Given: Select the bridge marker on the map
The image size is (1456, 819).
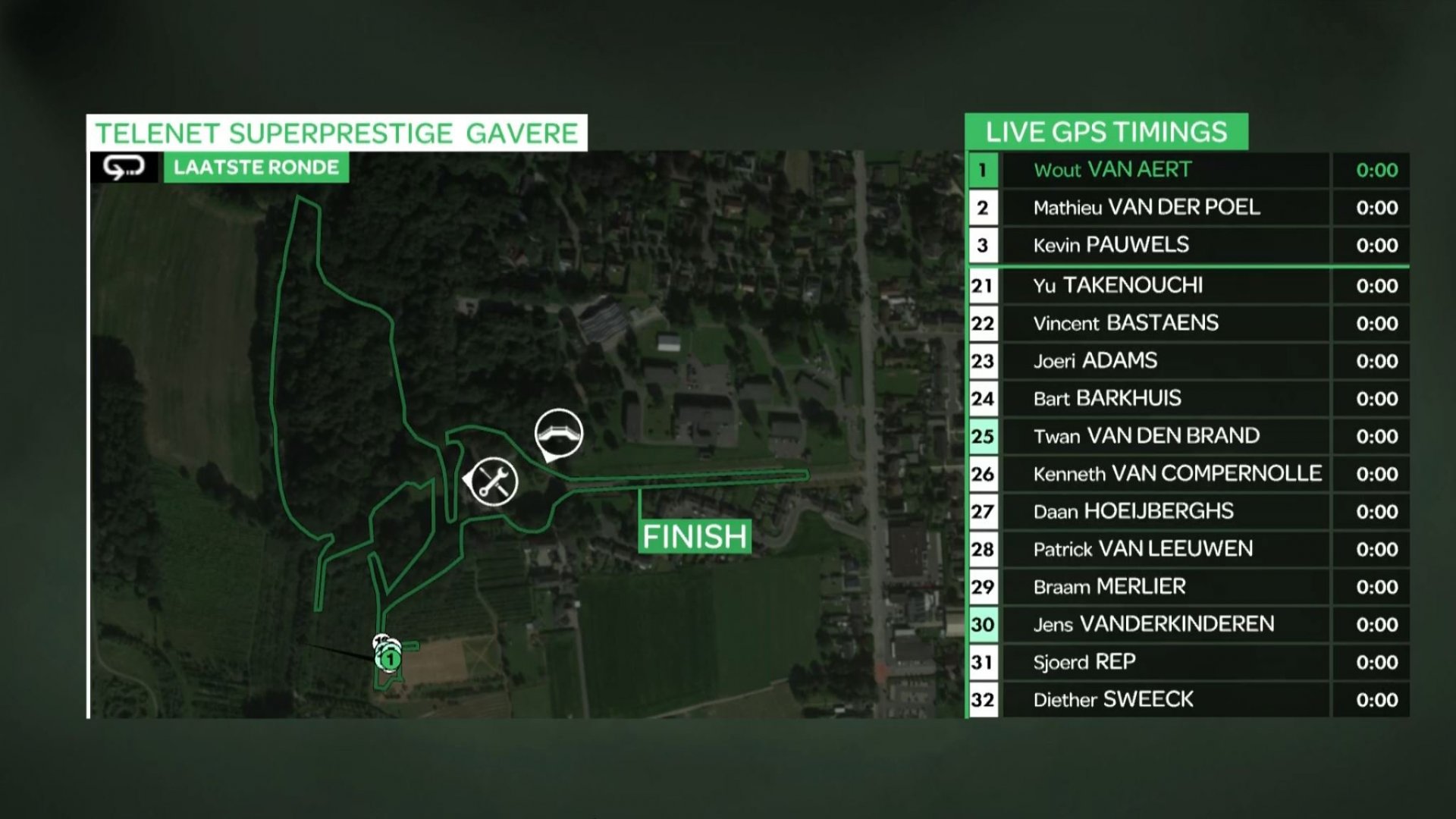Looking at the screenshot, I should coord(559,433).
